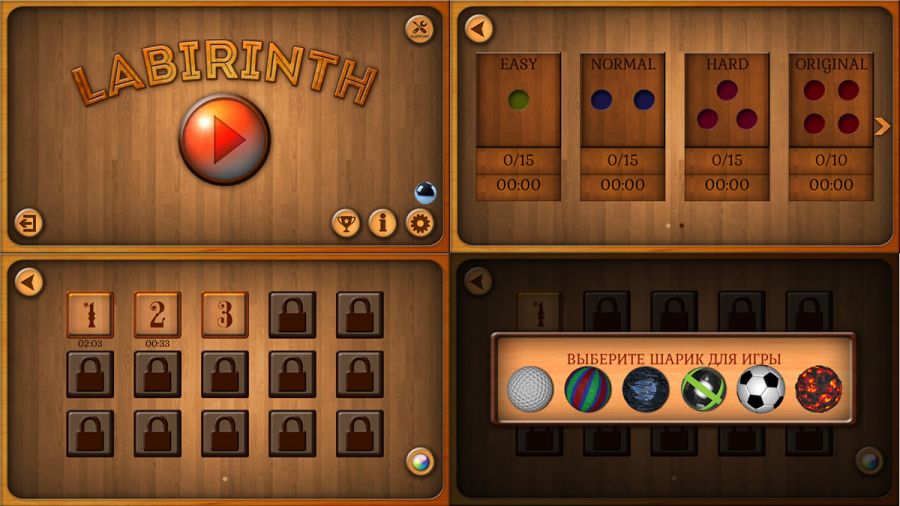Show the next page of difficulty packs
Screen dimensions: 900x506
(x=882, y=126)
